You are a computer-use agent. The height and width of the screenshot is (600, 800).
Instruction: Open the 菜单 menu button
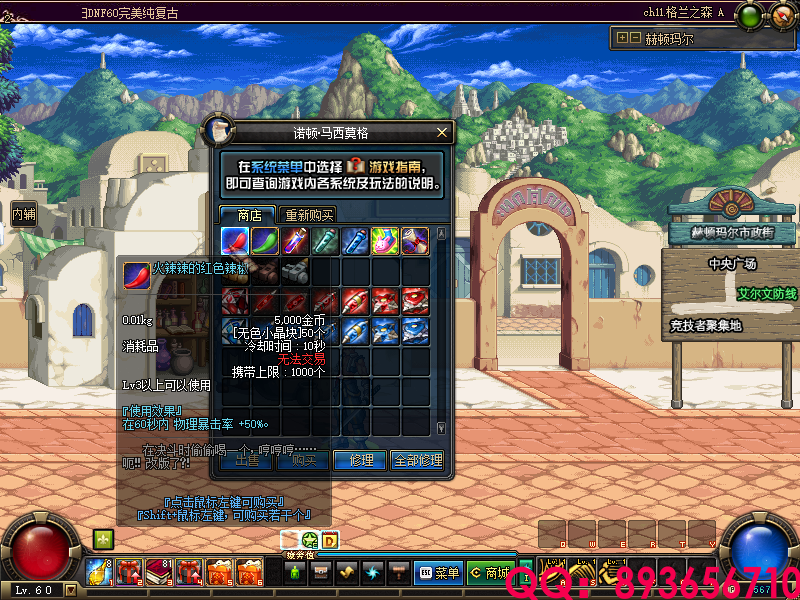pos(438,573)
